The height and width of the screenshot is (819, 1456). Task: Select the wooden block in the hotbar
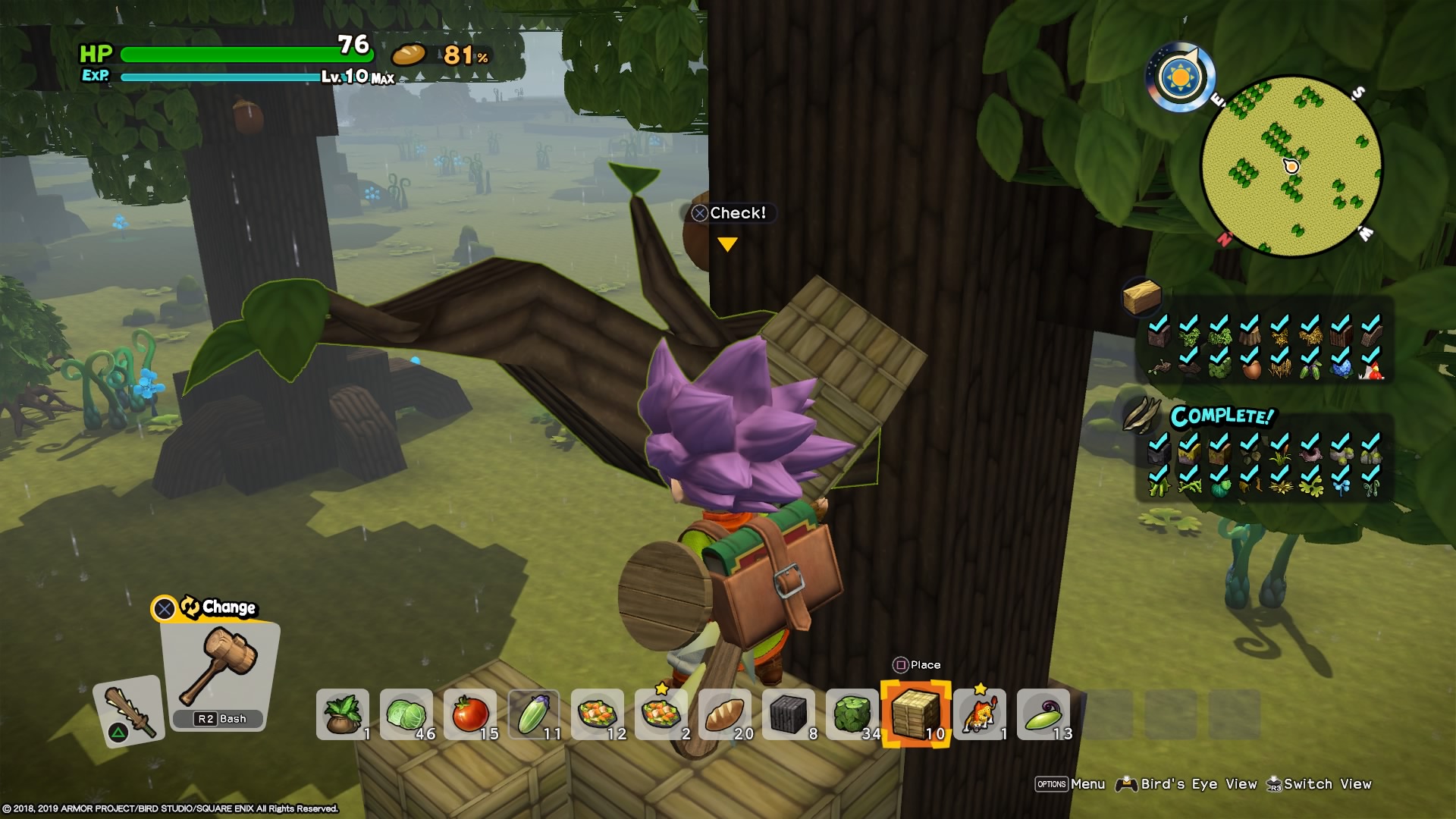pos(915,713)
